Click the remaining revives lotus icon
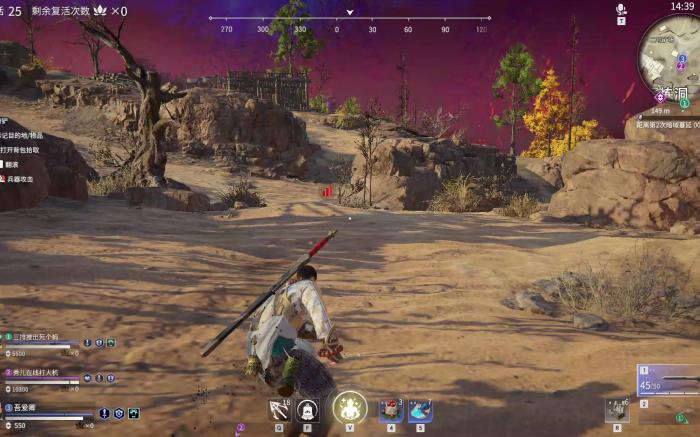This screenshot has width=700, height=437. point(100,10)
